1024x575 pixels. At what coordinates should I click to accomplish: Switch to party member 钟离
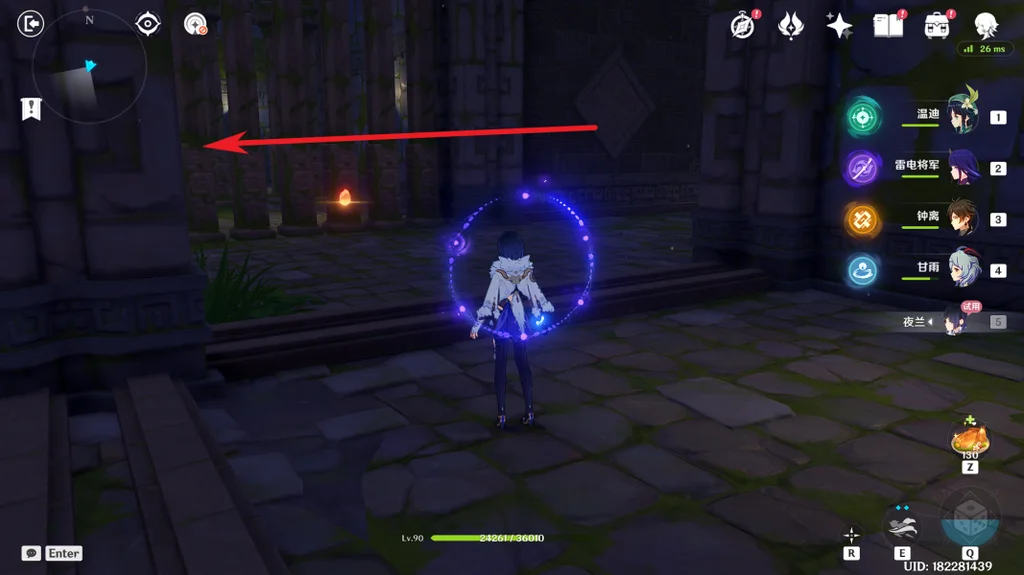[x=960, y=219]
